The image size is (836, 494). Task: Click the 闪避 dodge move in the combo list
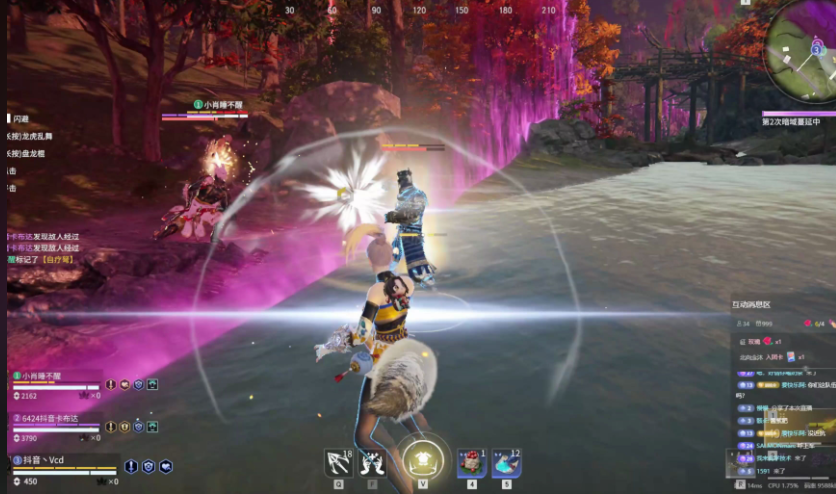pos(21,118)
